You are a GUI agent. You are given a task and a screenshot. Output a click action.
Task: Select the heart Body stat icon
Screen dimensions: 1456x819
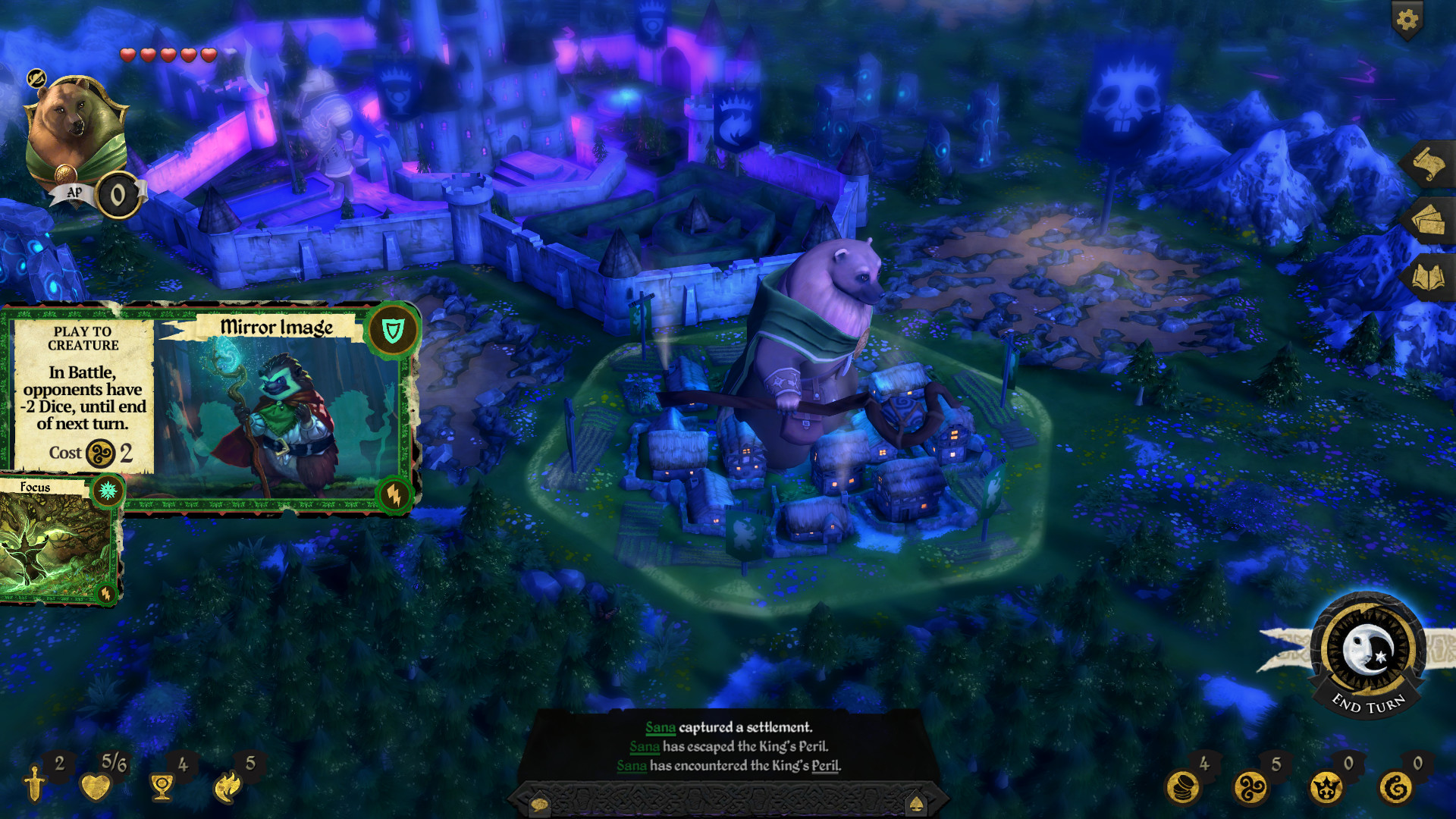[x=96, y=786]
